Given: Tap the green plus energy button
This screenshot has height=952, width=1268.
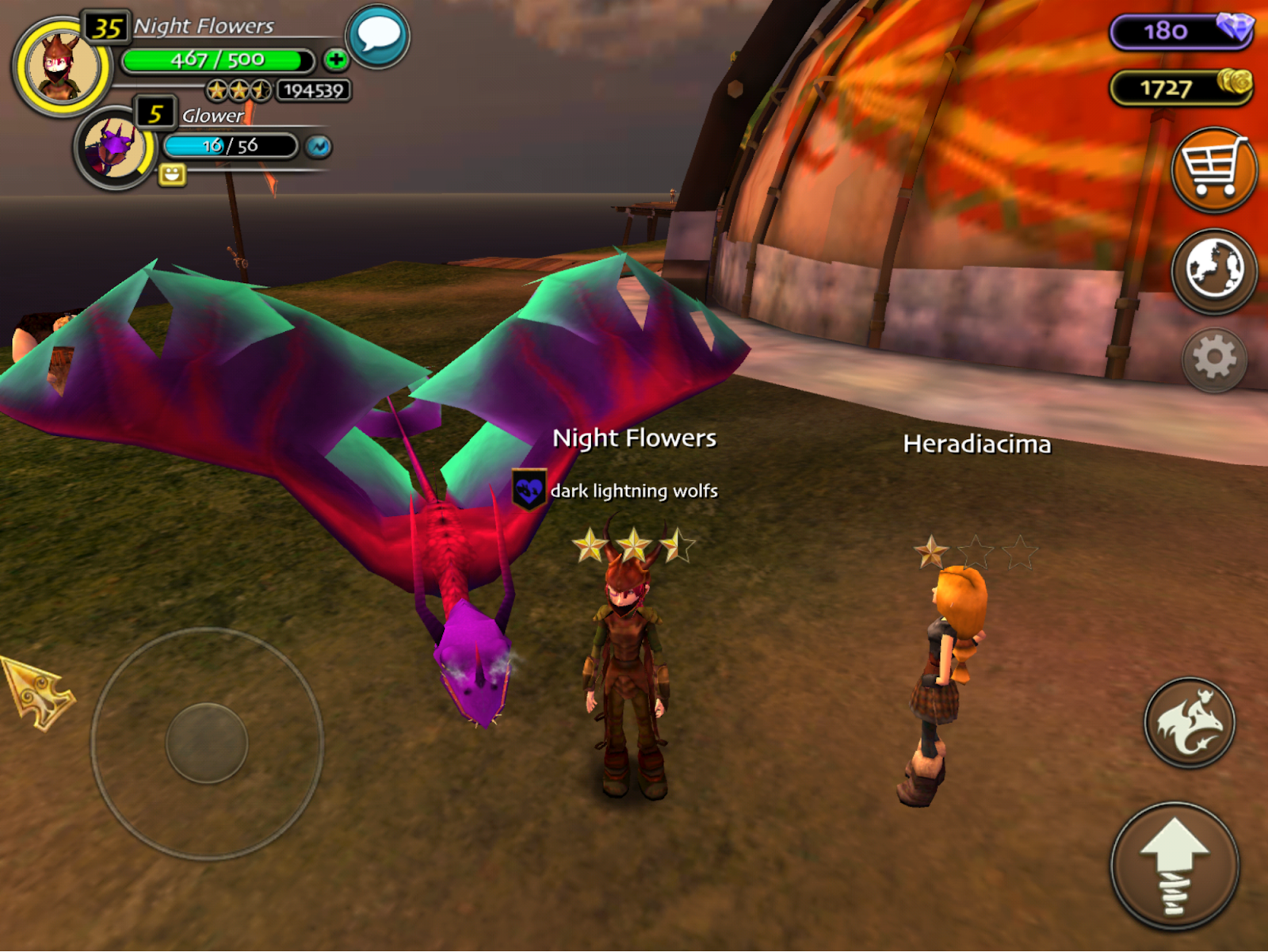Looking at the screenshot, I should (336, 59).
